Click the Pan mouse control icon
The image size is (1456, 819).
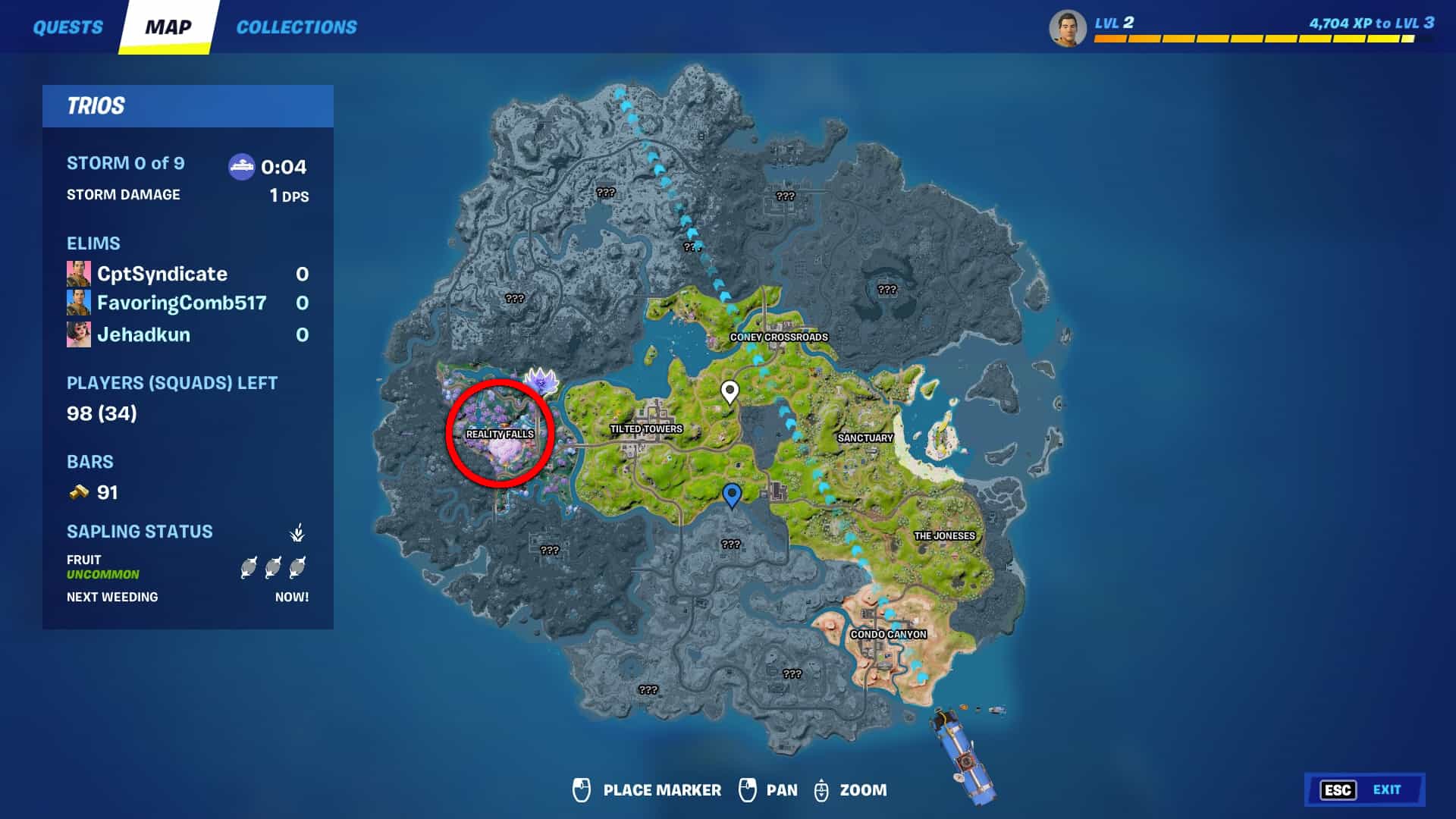coord(749,790)
